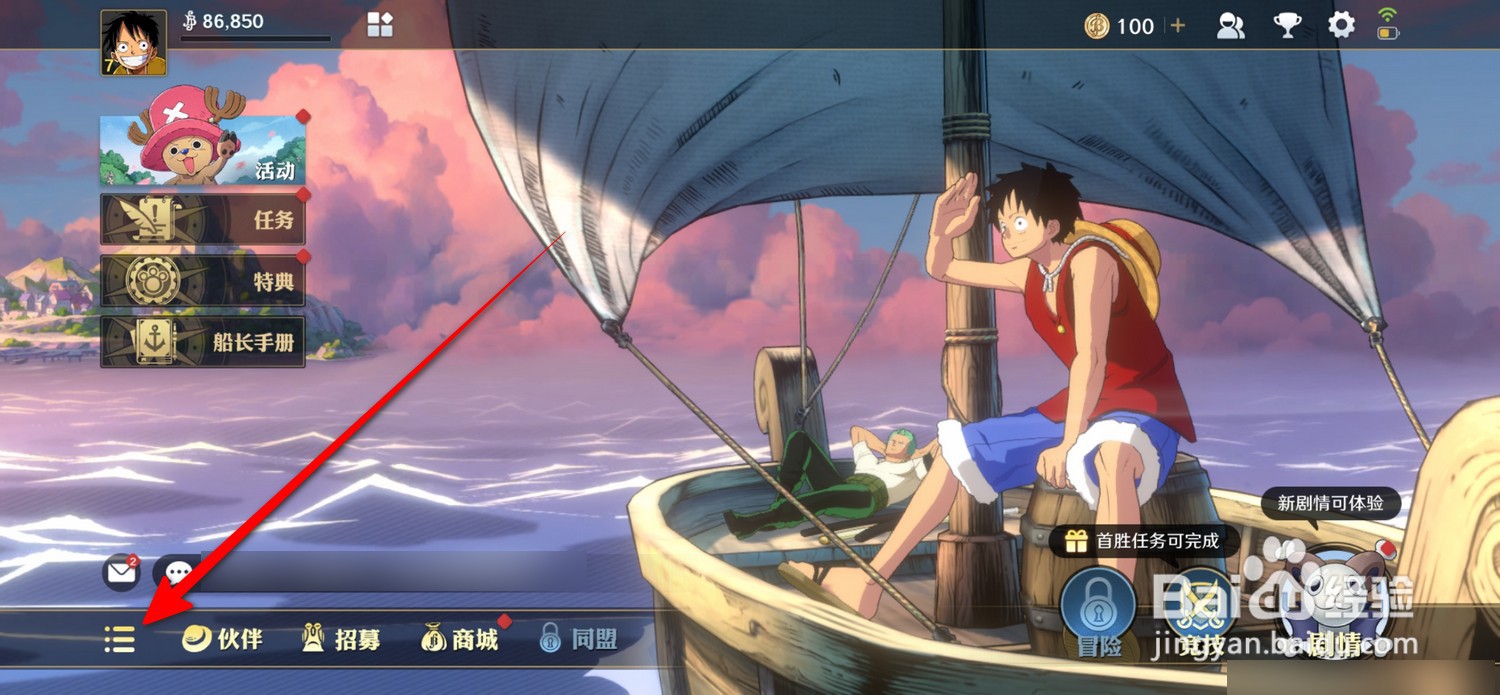Select the locked 冒险 (Adventure) mode

pyautogui.click(x=1098, y=606)
